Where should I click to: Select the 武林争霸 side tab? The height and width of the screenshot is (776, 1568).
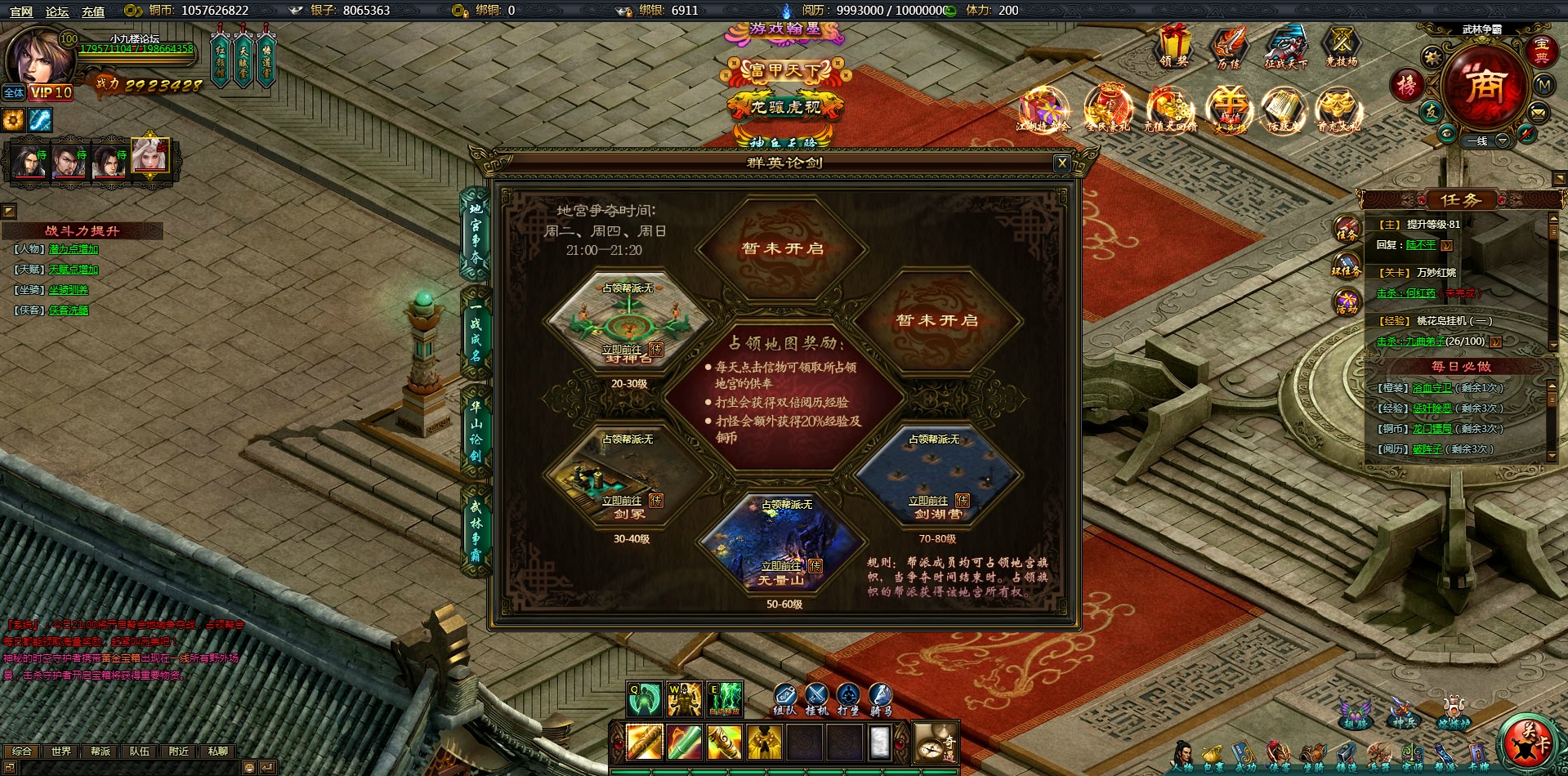[476, 530]
